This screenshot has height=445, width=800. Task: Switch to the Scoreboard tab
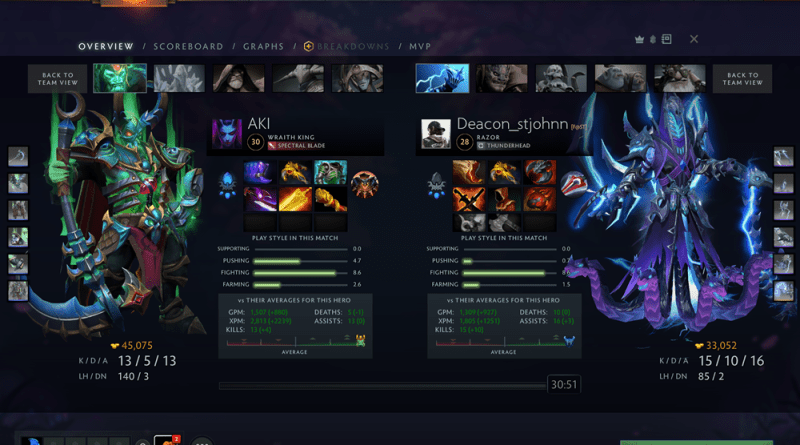coord(188,46)
